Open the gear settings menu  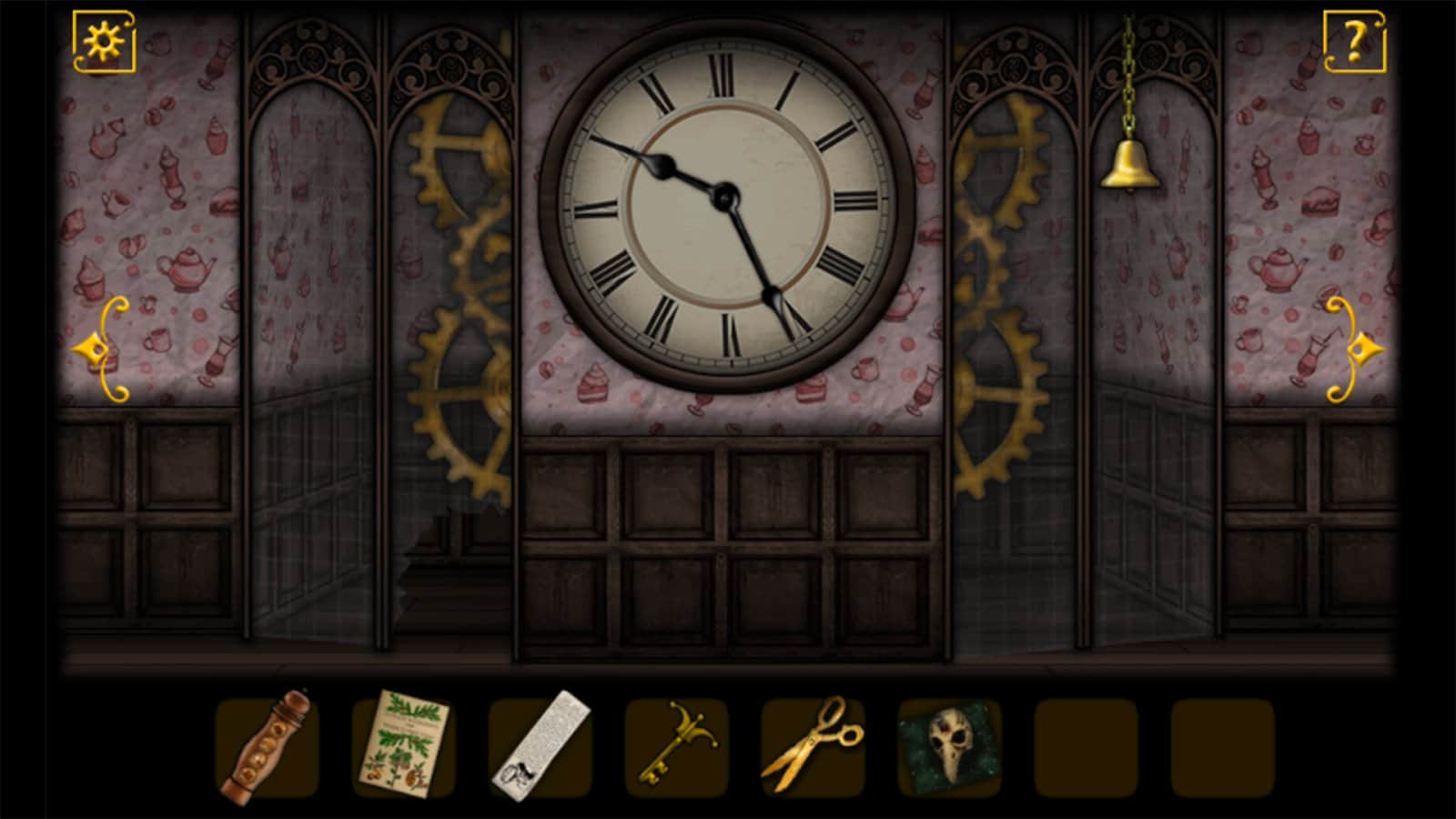point(104,41)
